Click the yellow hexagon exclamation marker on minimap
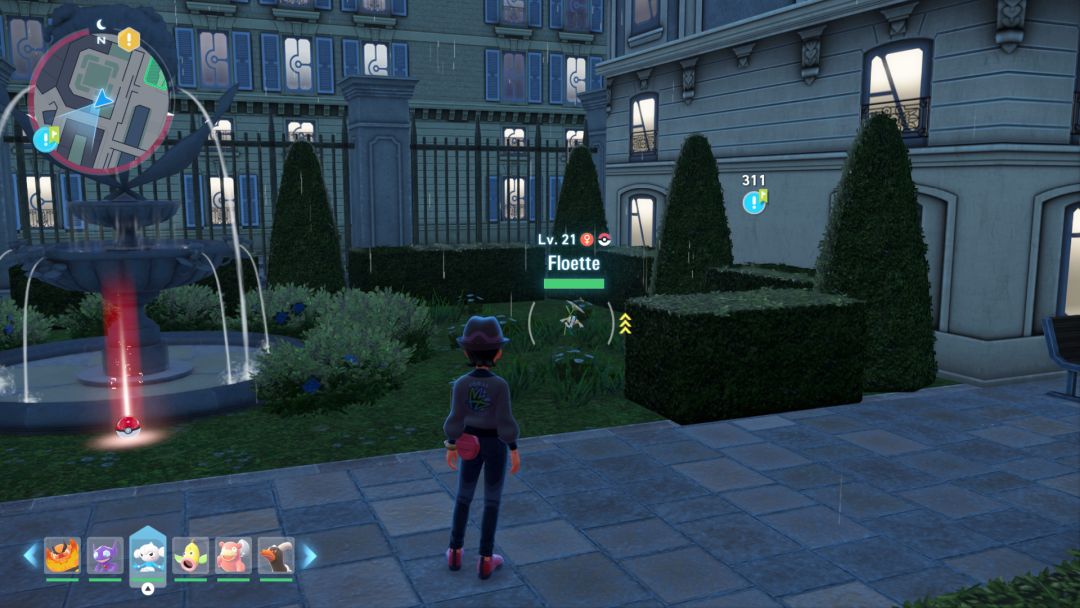Image resolution: width=1080 pixels, height=608 pixels. point(129,39)
